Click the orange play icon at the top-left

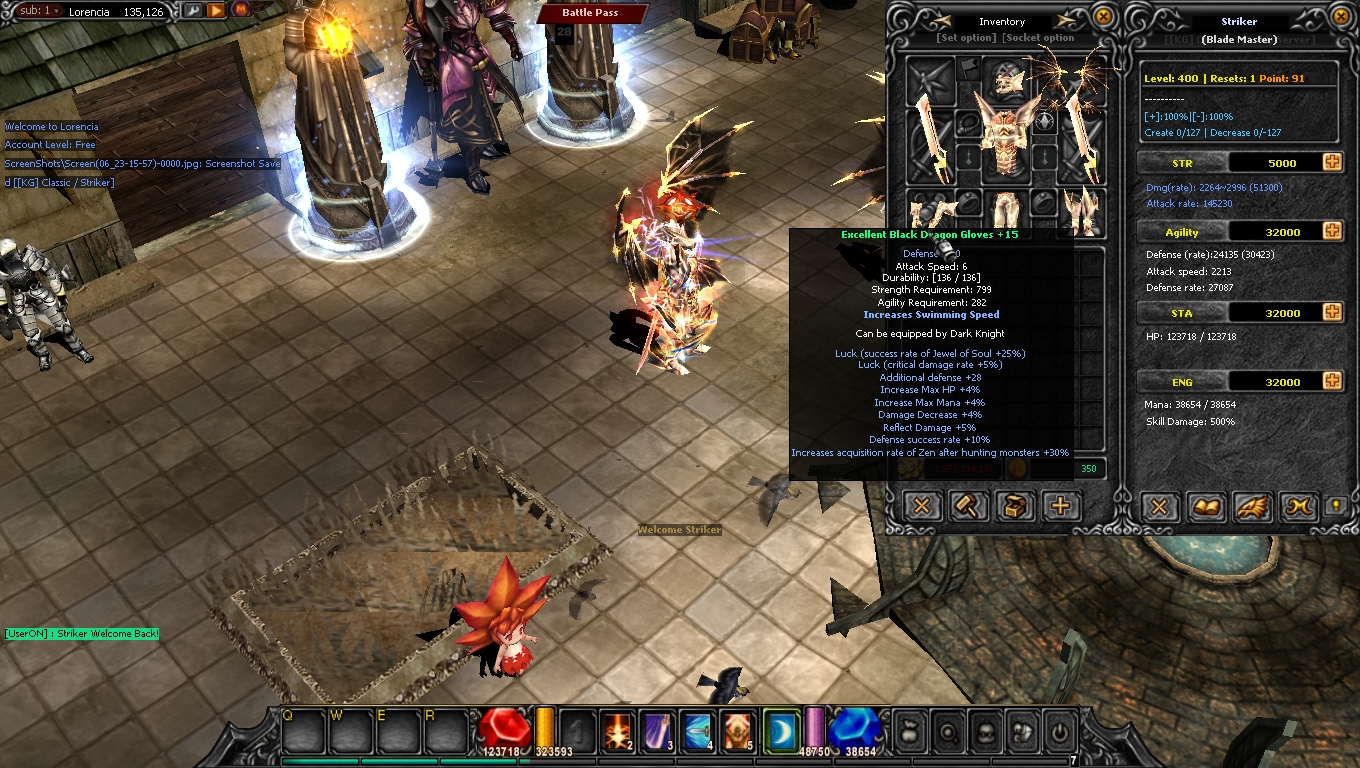coord(218,11)
